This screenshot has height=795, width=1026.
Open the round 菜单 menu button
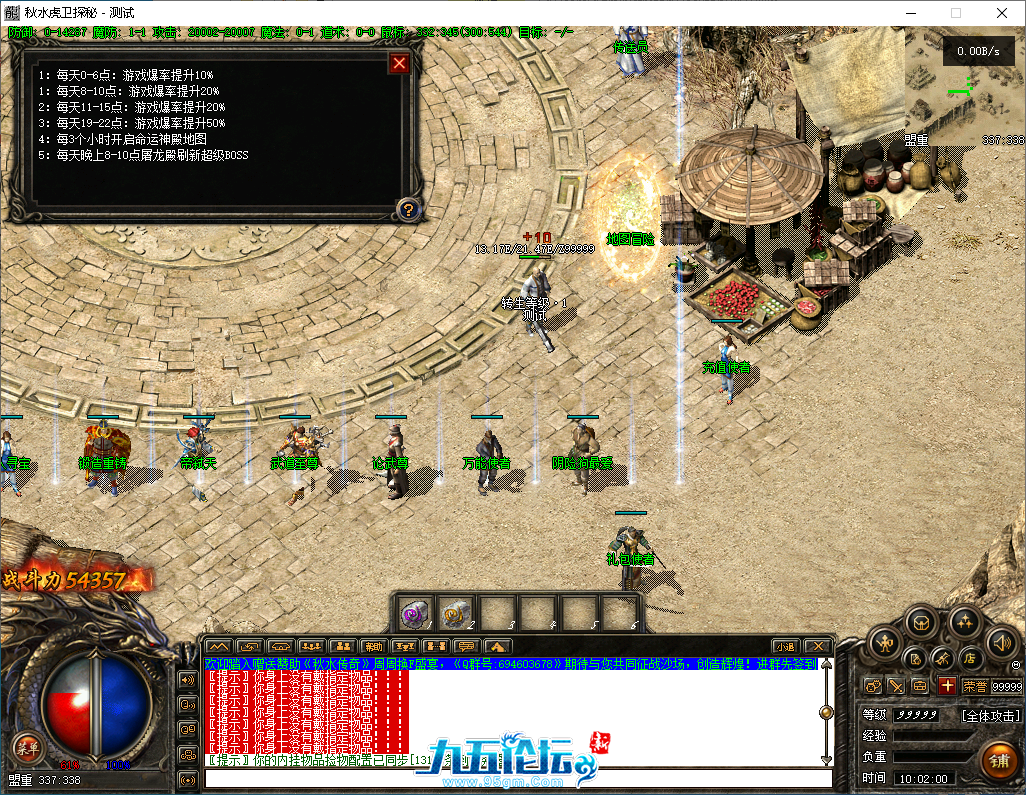click(26, 745)
